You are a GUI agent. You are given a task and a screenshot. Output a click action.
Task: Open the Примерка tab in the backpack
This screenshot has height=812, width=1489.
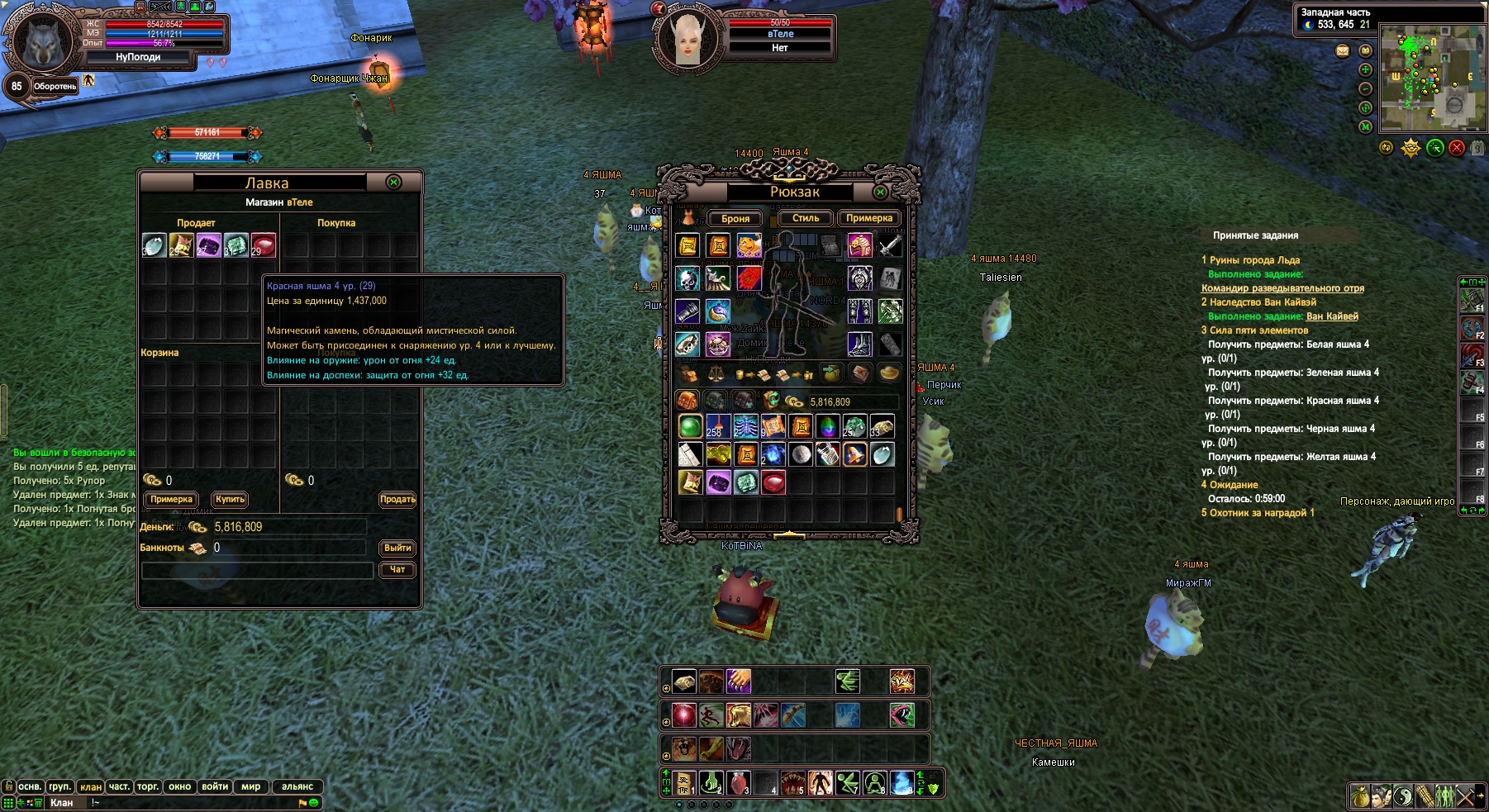coord(868,218)
